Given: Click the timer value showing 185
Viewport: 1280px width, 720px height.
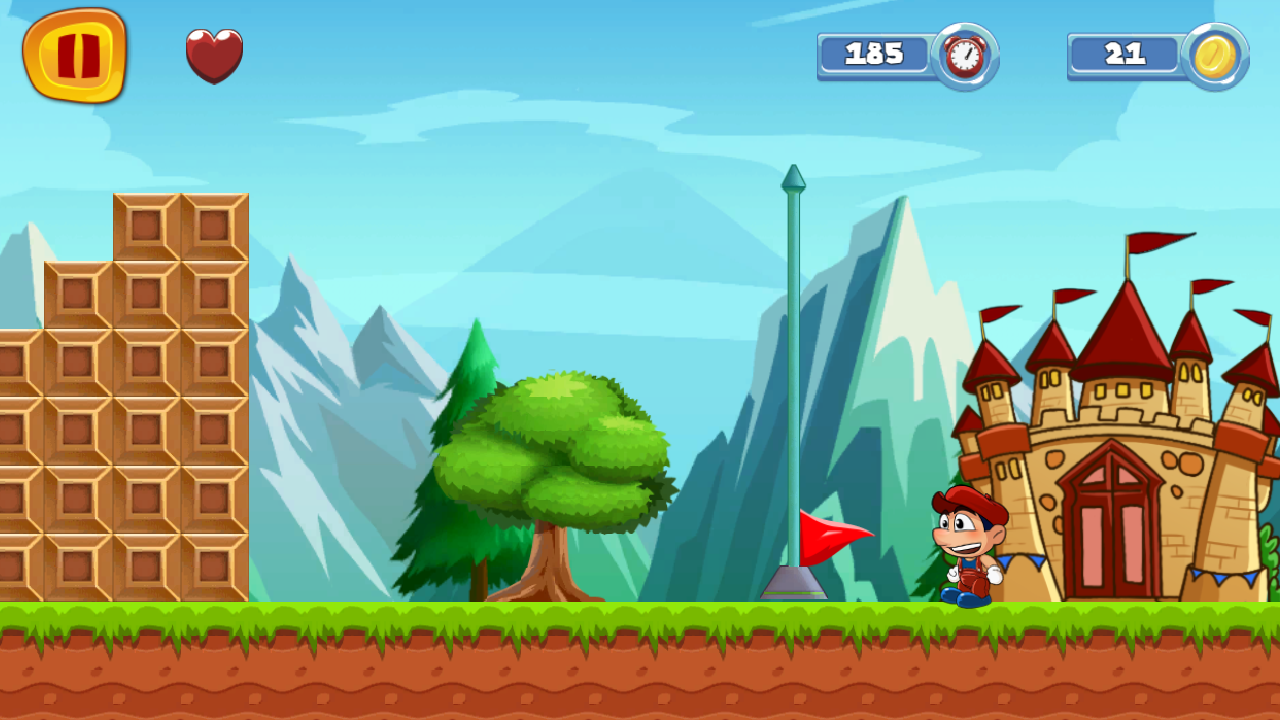Looking at the screenshot, I should click(875, 55).
